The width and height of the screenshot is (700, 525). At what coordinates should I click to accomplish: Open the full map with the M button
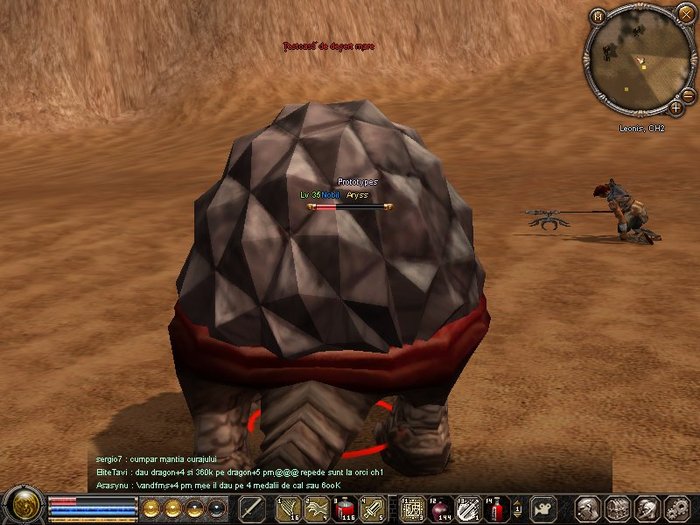click(597, 16)
